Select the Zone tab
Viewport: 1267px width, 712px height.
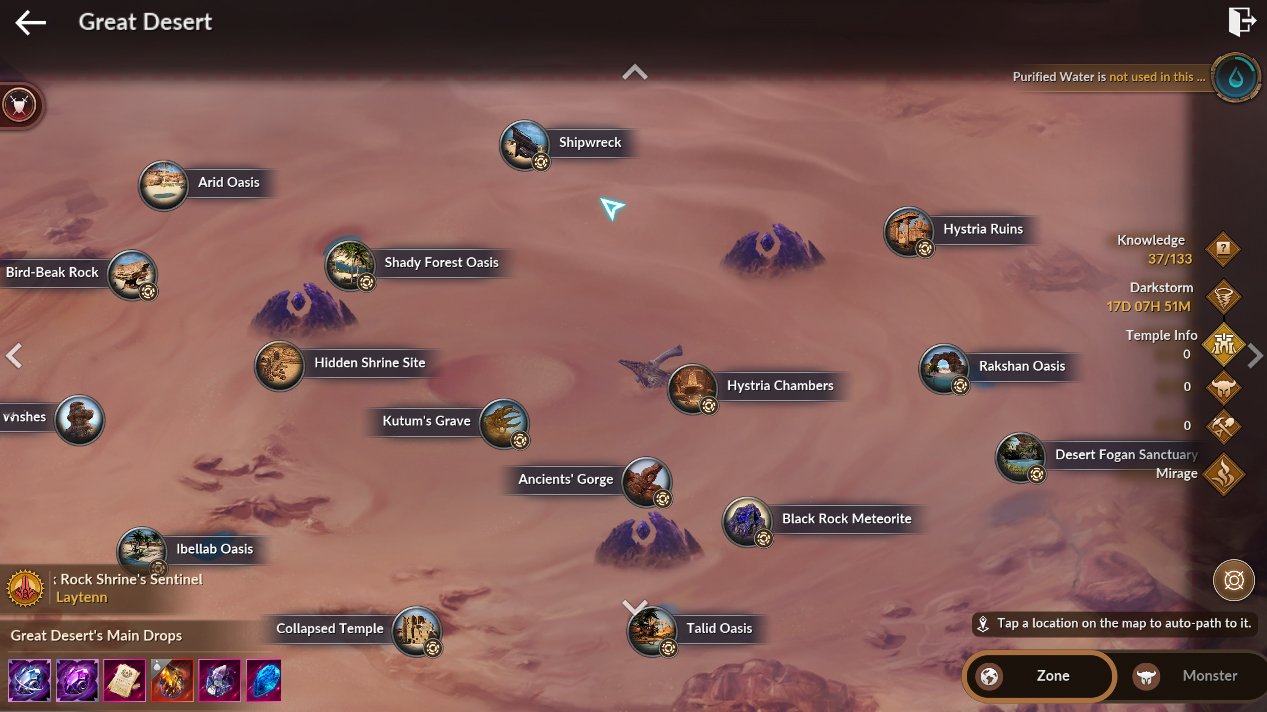pos(1038,676)
